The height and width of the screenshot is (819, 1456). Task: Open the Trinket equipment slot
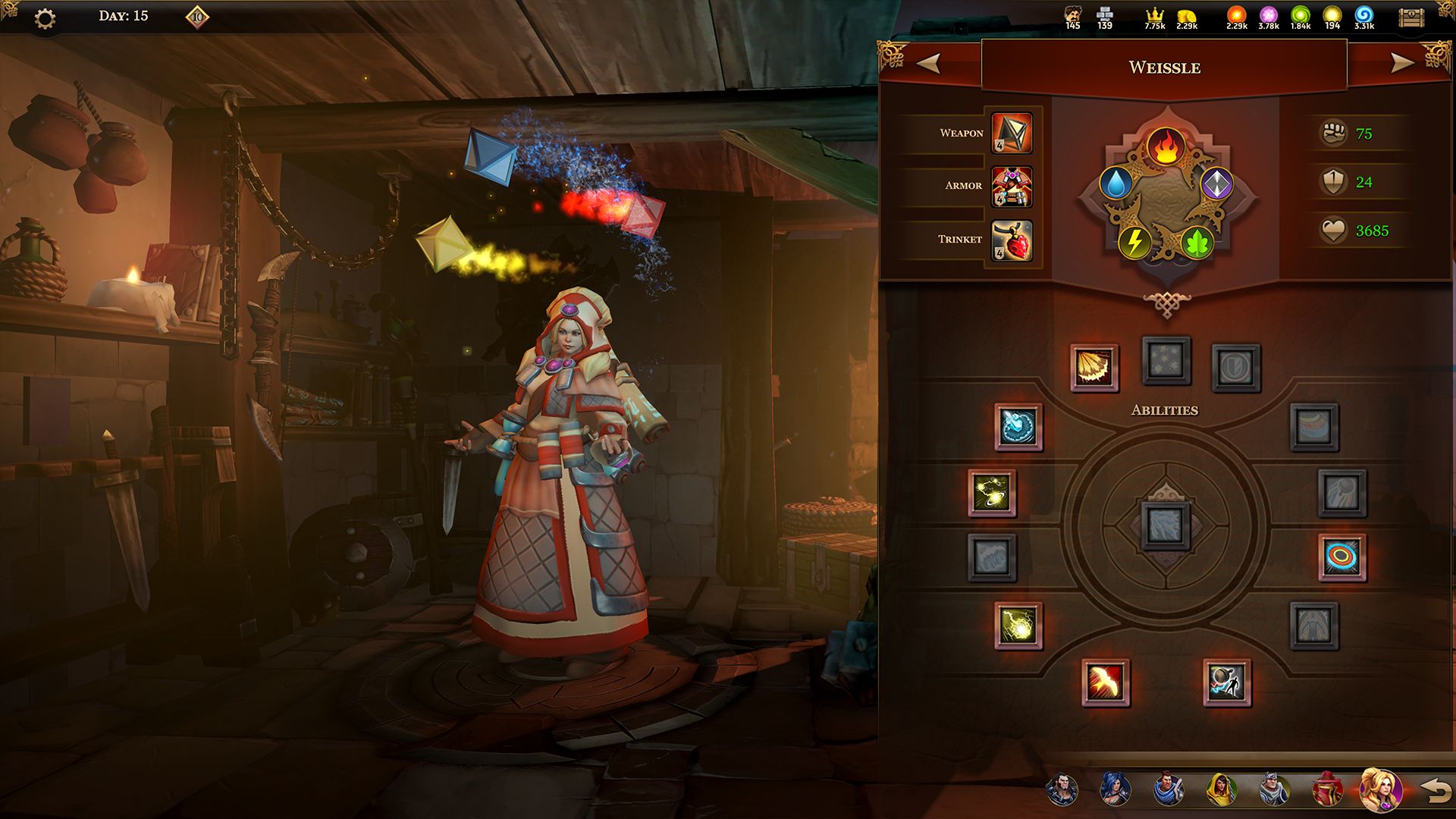1012,240
